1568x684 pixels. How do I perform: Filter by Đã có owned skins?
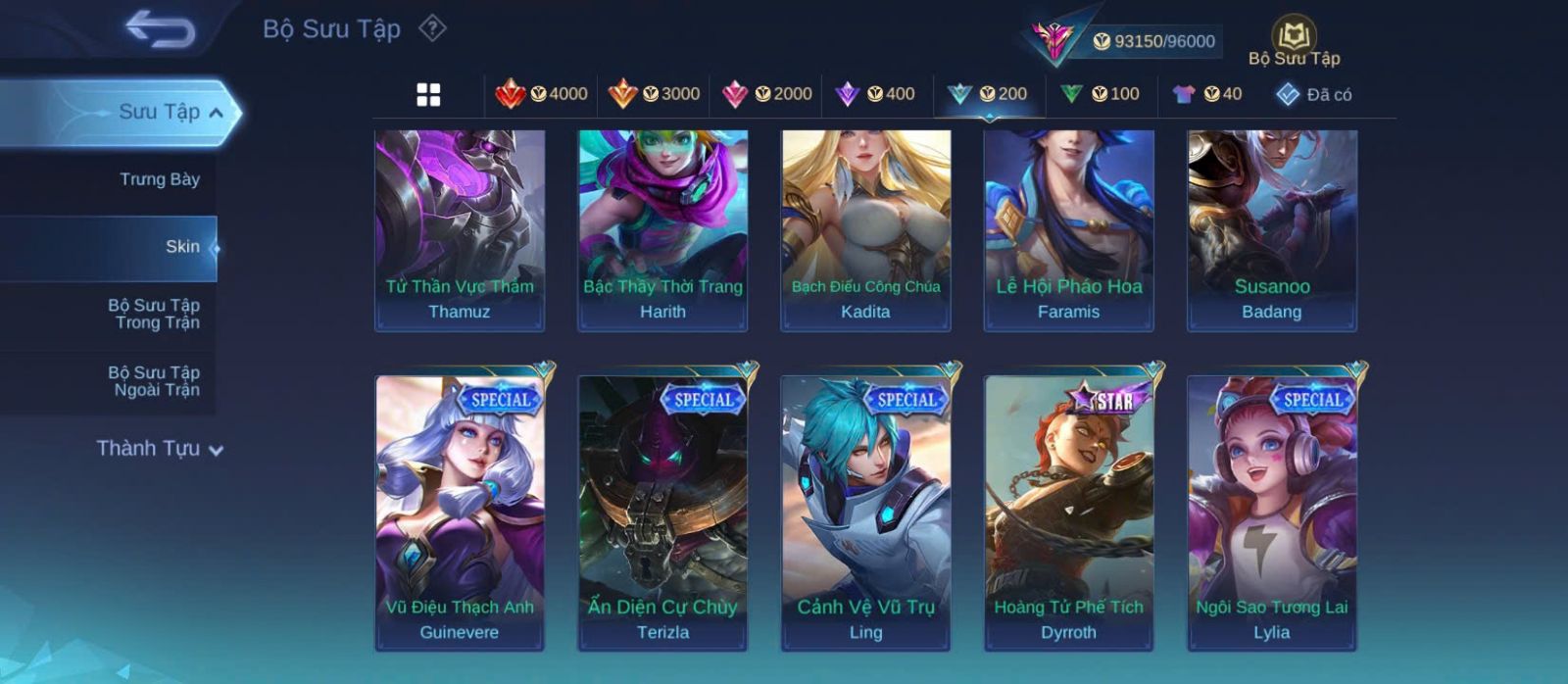(1314, 94)
